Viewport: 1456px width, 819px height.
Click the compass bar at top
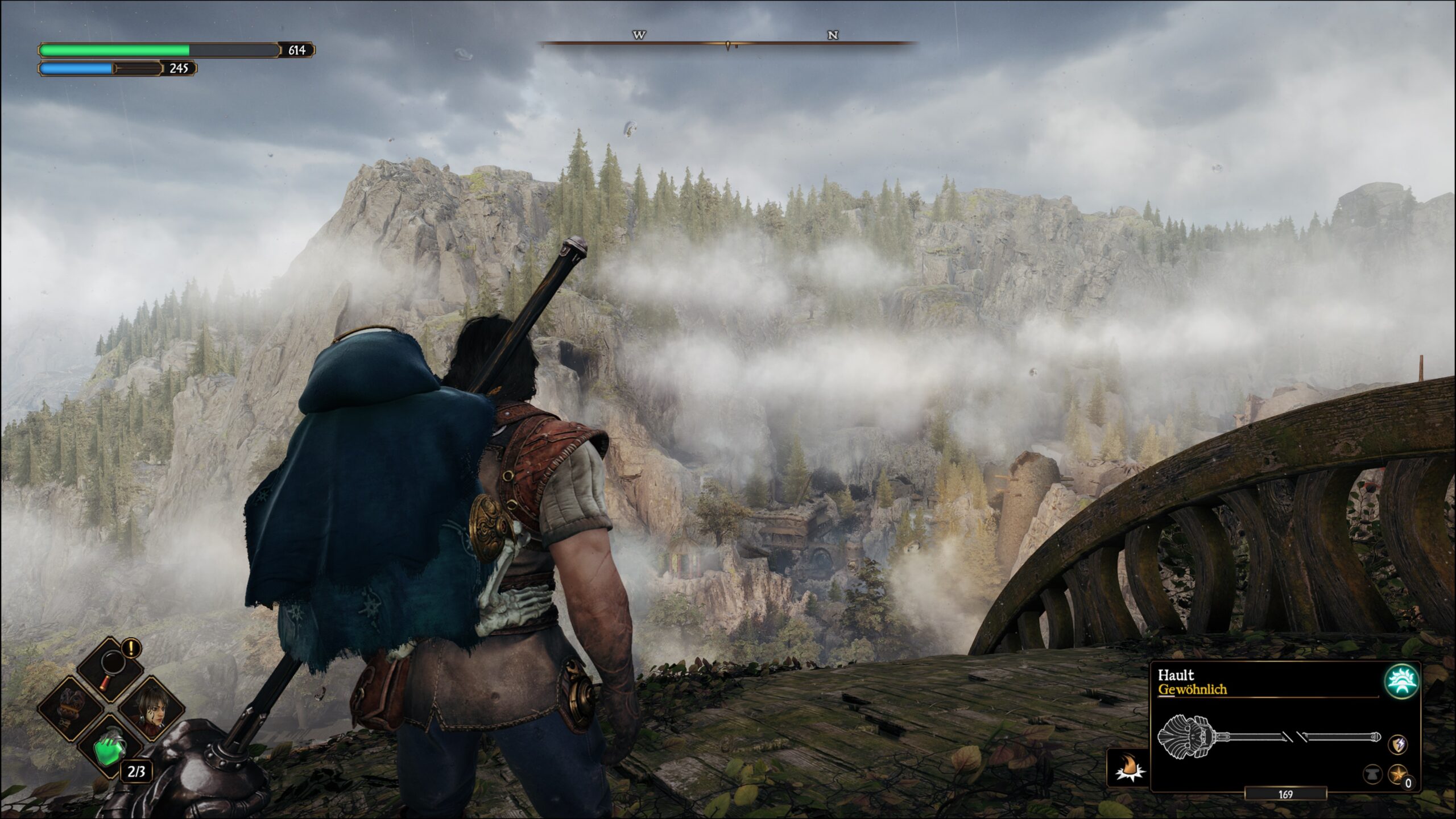click(x=728, y=42)
